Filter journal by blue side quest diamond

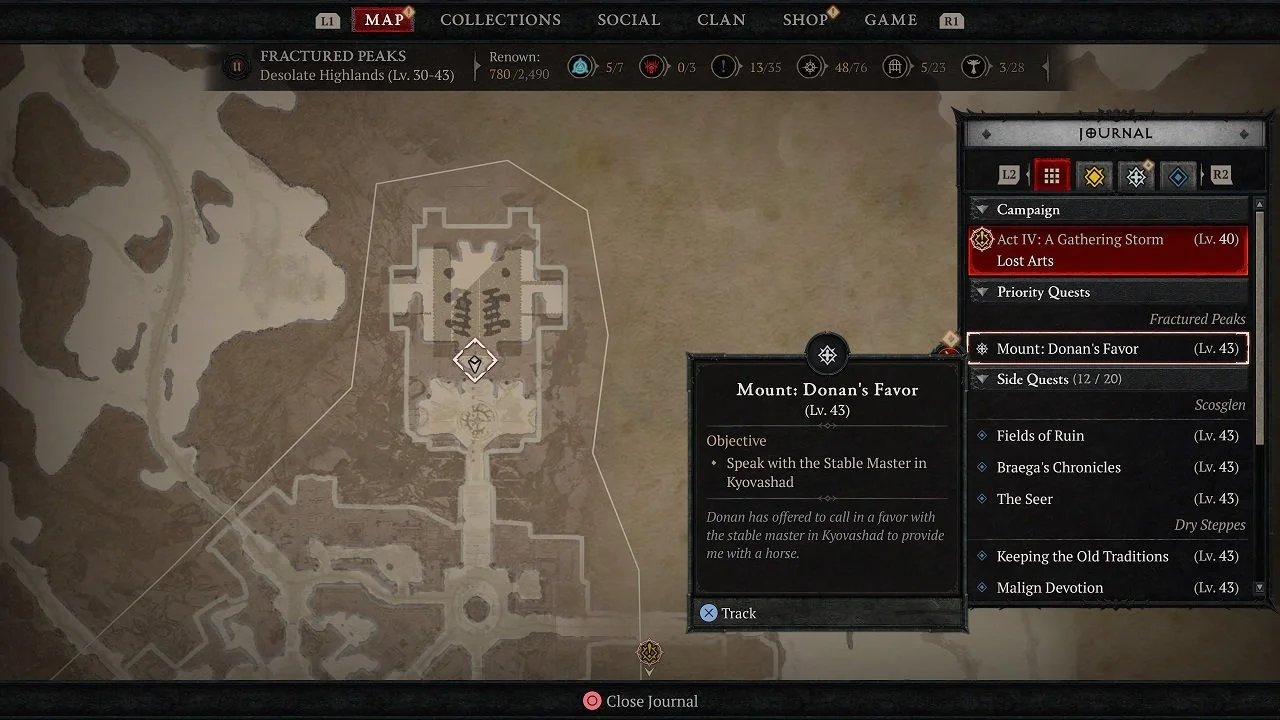[1178, 176]
